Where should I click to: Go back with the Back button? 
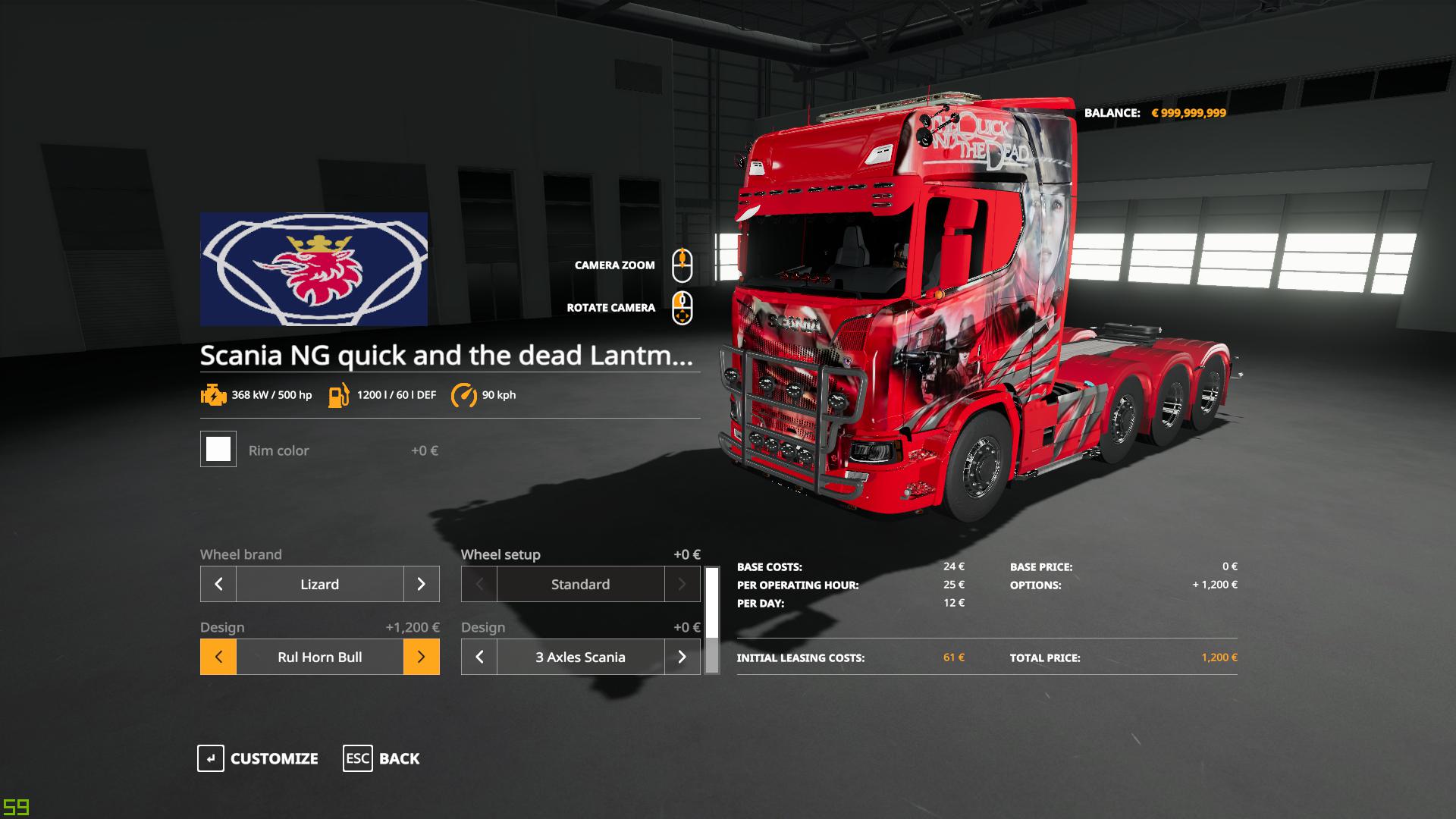pyautogui.click(x=381, y=758)
